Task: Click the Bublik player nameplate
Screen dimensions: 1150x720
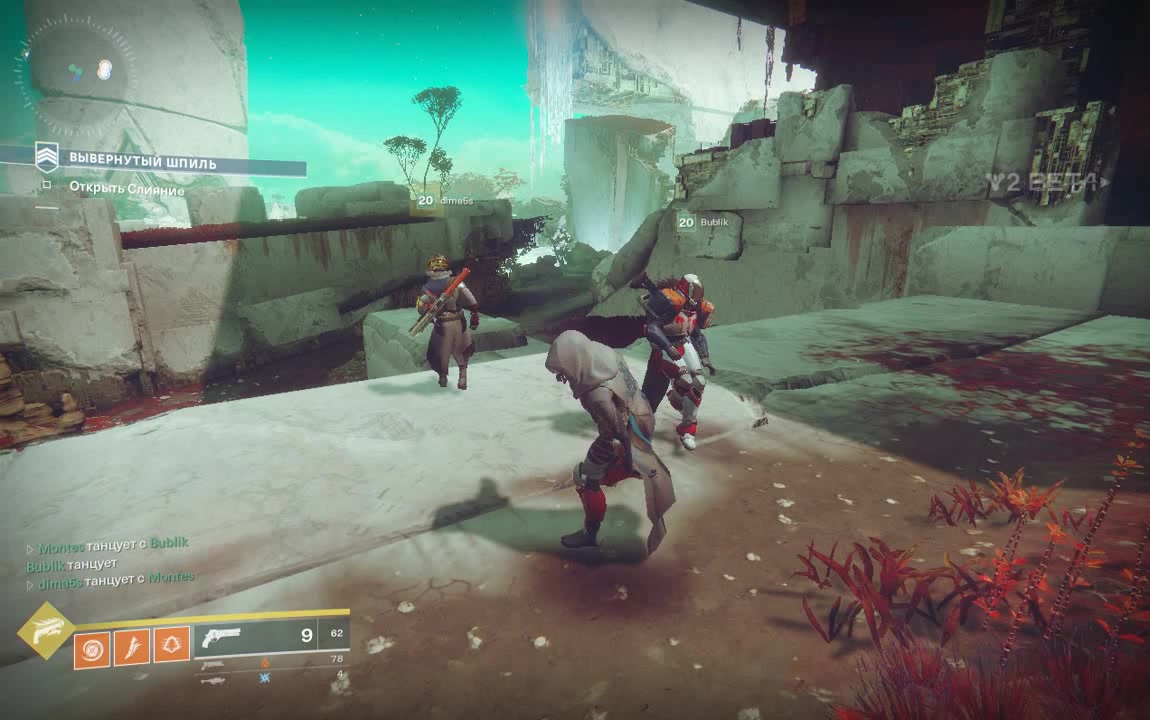Action: coord(713,222)
